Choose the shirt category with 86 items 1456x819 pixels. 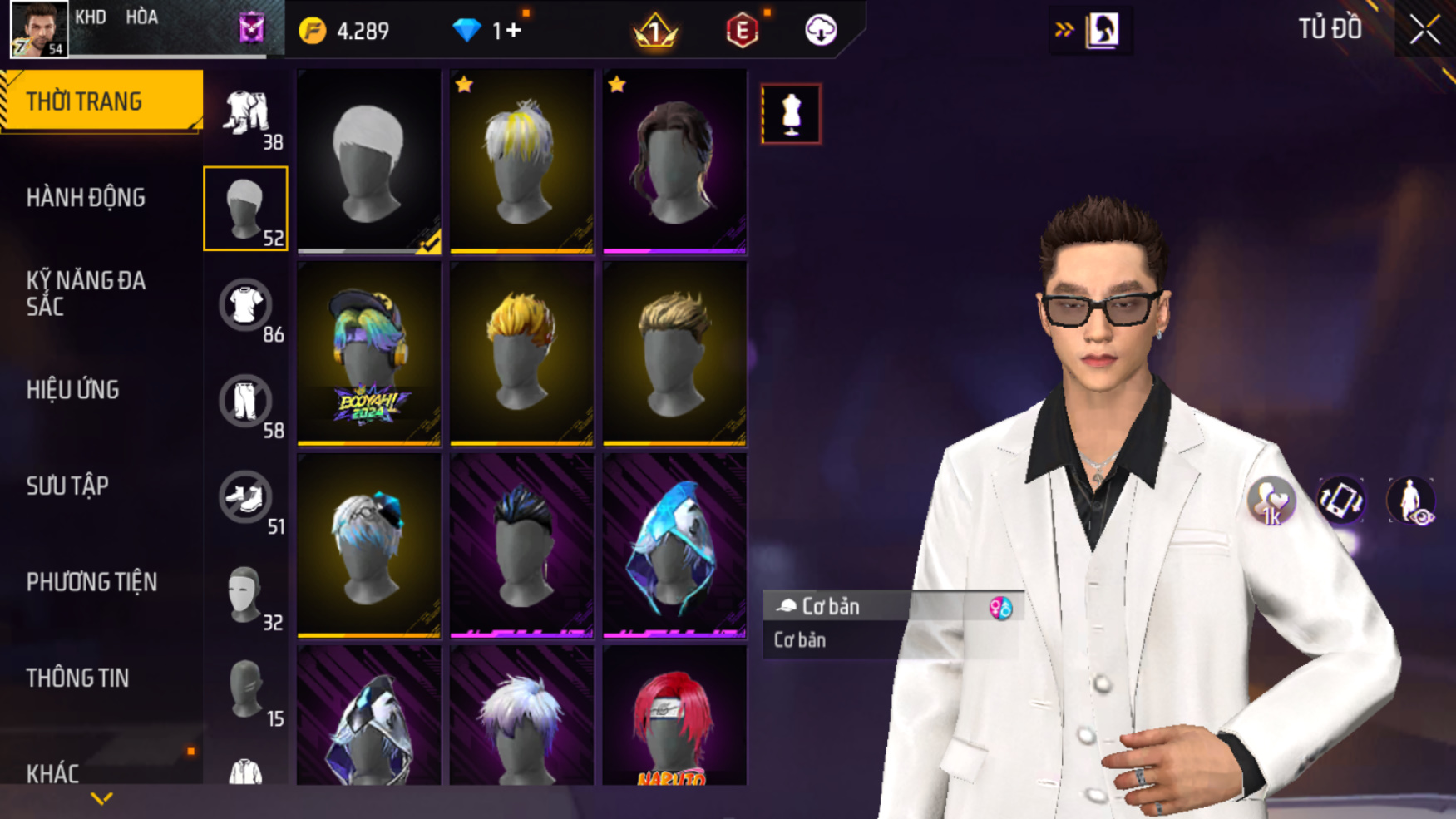tap(246, 305)
